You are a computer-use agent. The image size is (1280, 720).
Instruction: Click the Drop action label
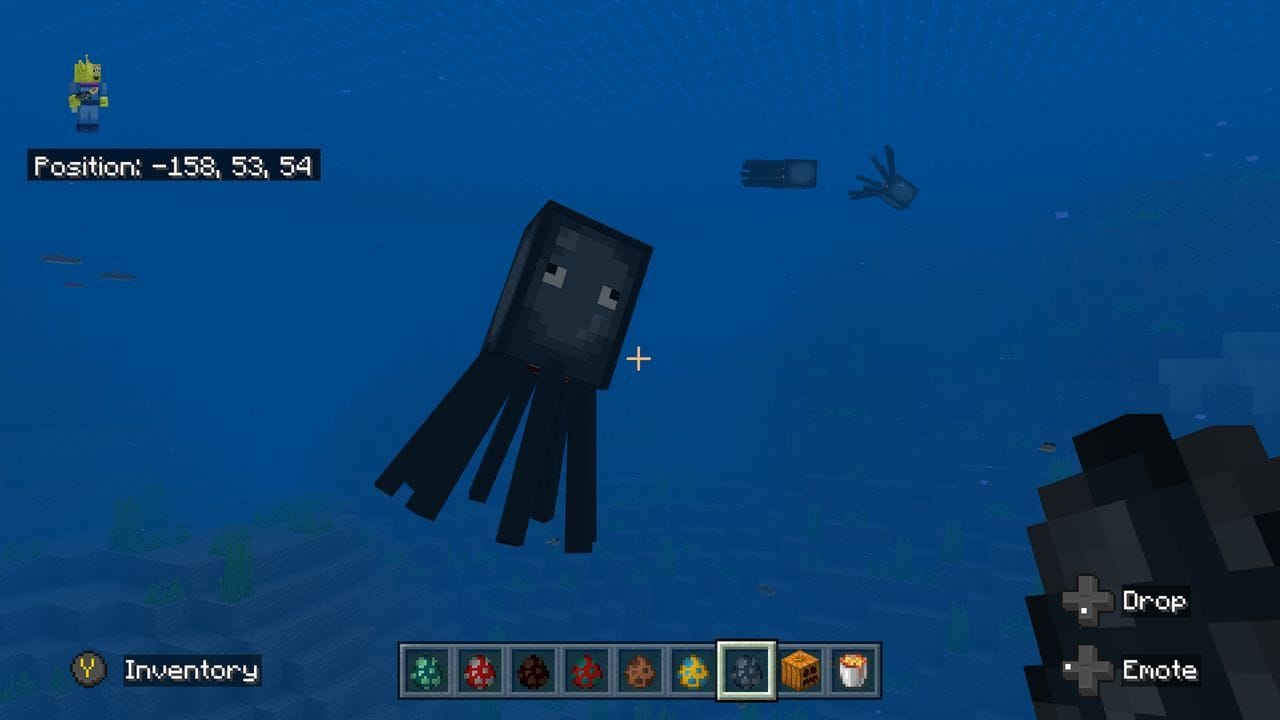pyautogui.click(x=1157, y=602)
